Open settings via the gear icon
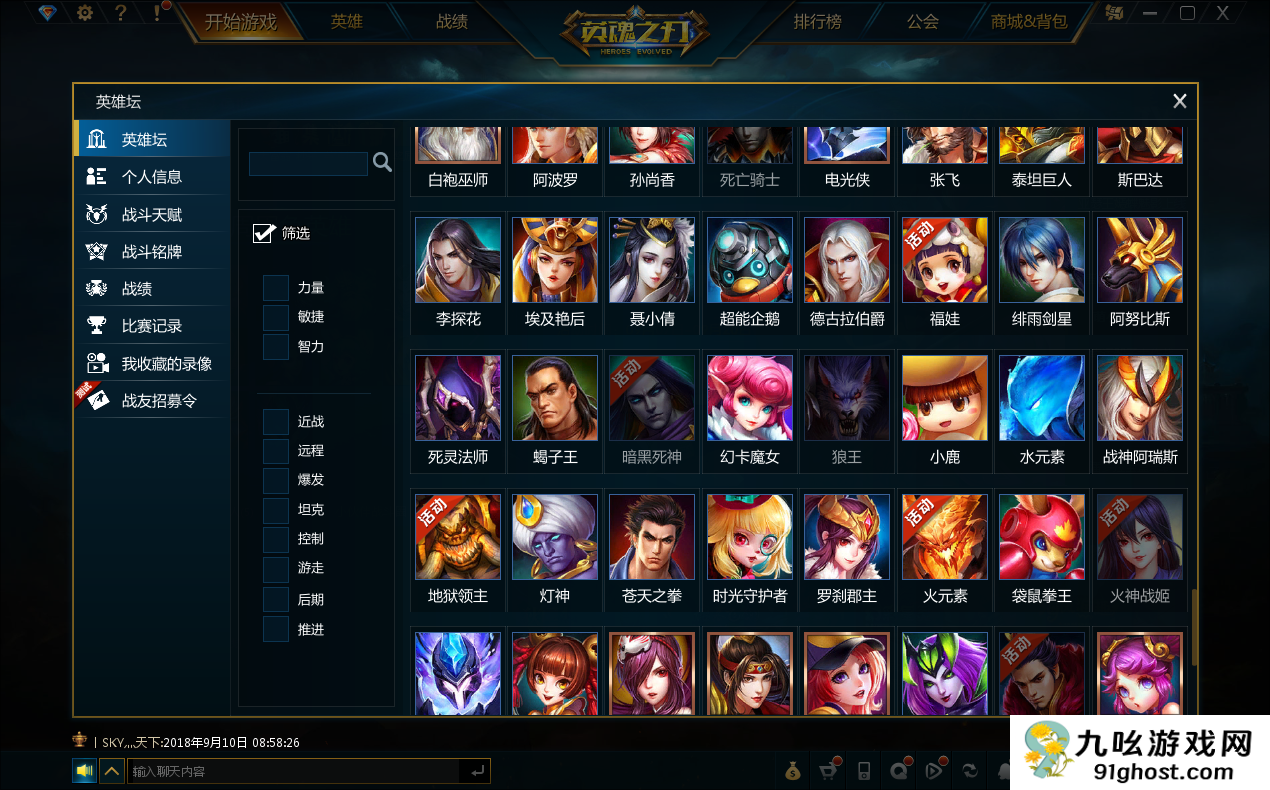This screenshot has width=1270, height=790. coord(85,13)
